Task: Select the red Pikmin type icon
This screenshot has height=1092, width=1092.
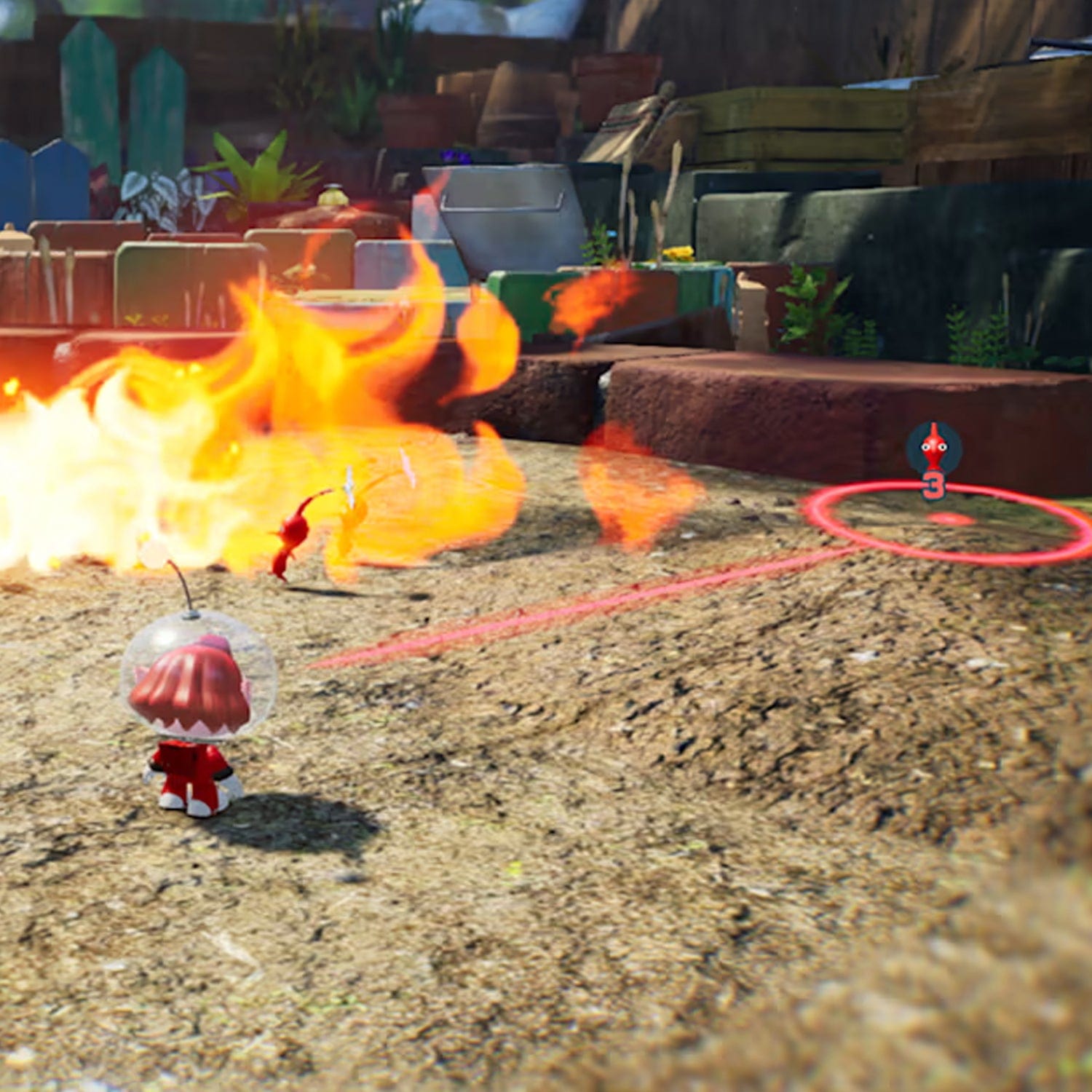Action: coord(933,448)
